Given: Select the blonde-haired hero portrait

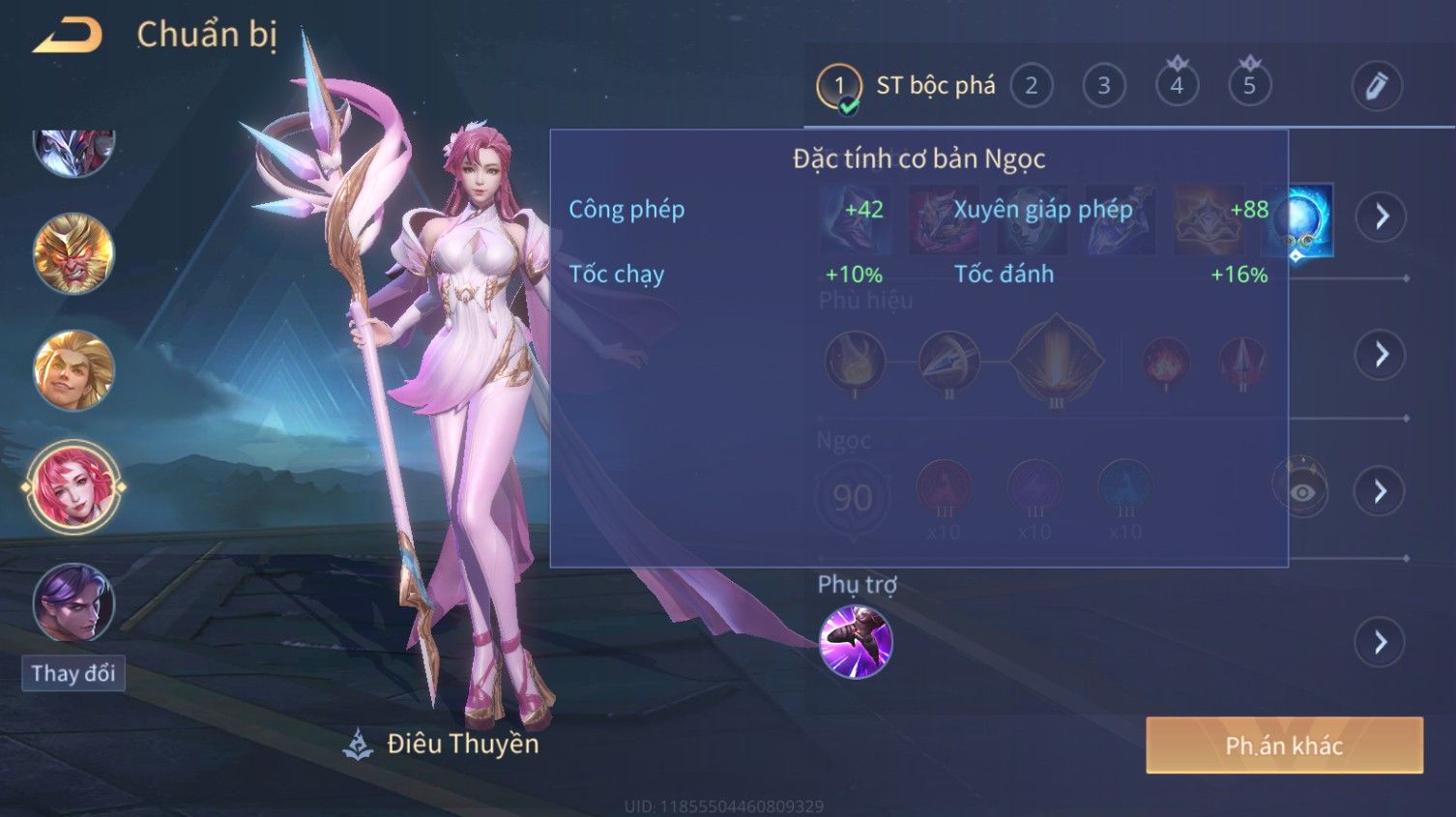Looking at the screenshot, I should (73, 371).
